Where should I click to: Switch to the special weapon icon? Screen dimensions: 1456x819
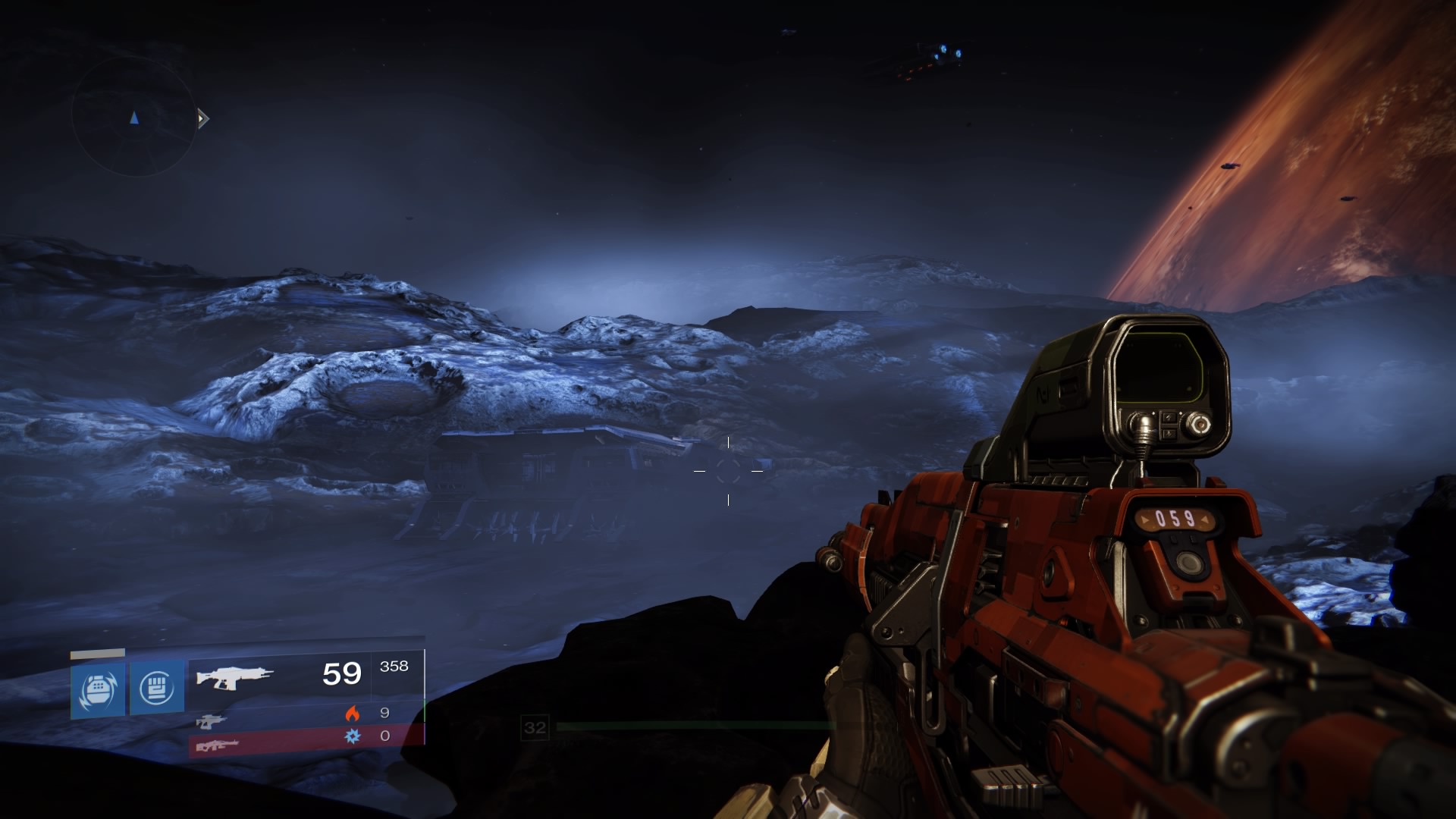coord(211,720)
